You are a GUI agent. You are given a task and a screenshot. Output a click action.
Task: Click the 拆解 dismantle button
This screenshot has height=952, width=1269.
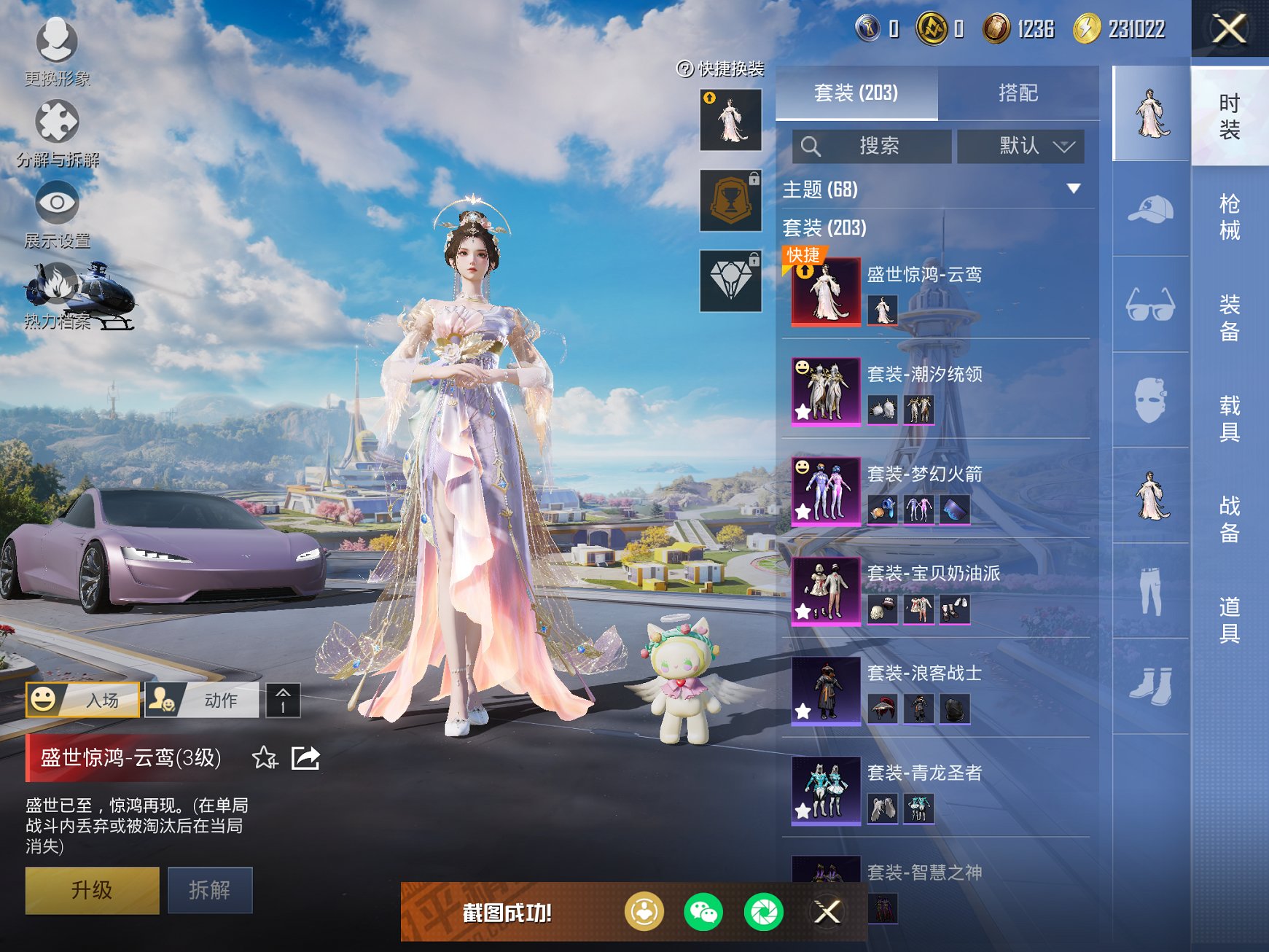(x=210, y=890)
